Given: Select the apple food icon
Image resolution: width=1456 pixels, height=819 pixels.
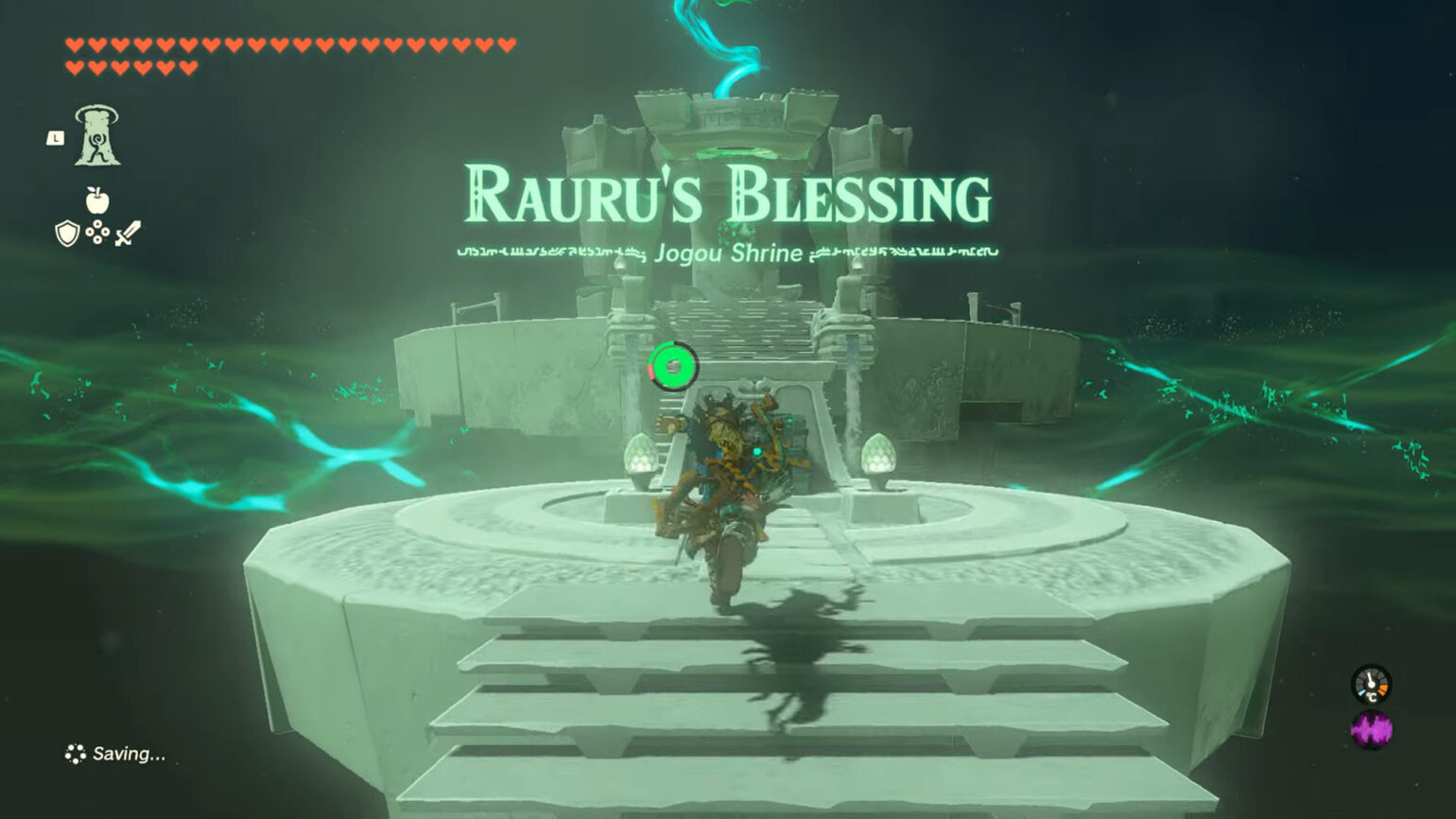Looking at the screenshot, I should pos(99,200).
